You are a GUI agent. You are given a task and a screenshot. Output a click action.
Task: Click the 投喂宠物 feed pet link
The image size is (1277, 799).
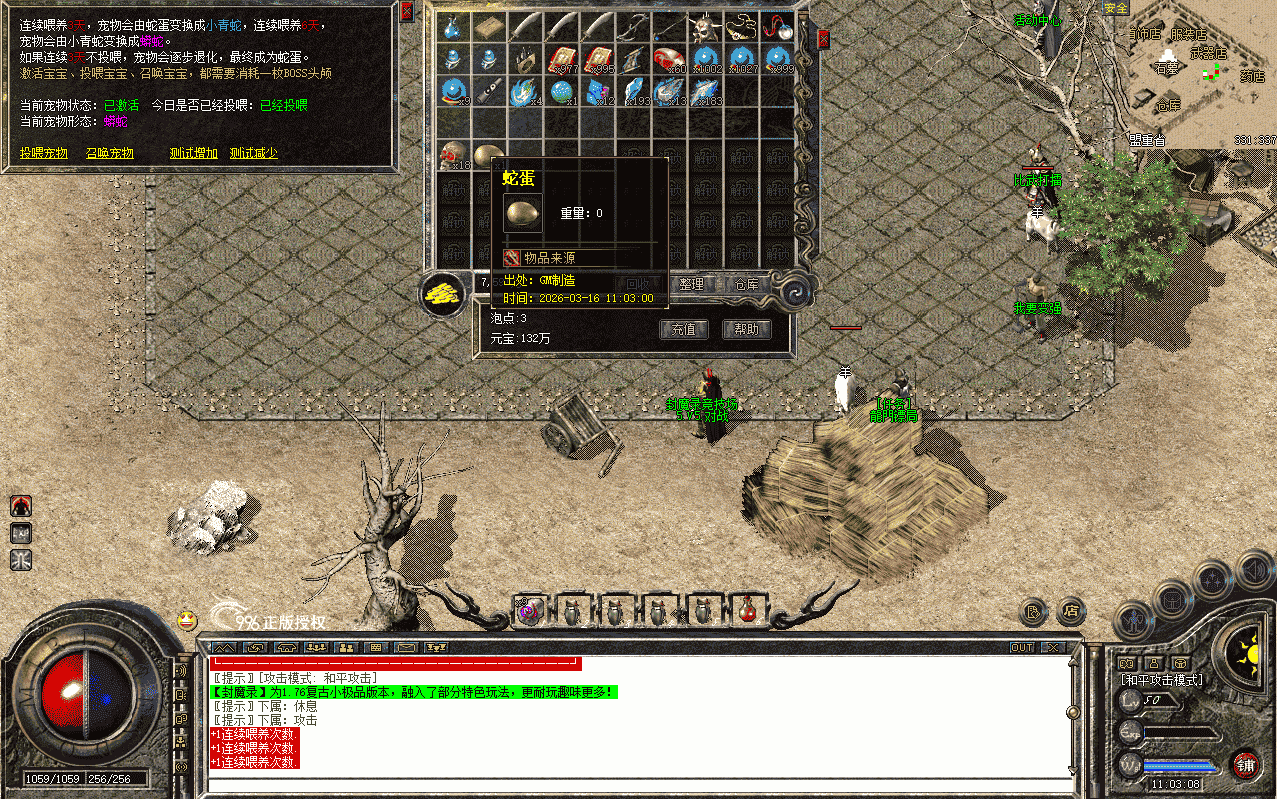pos(44,153)
